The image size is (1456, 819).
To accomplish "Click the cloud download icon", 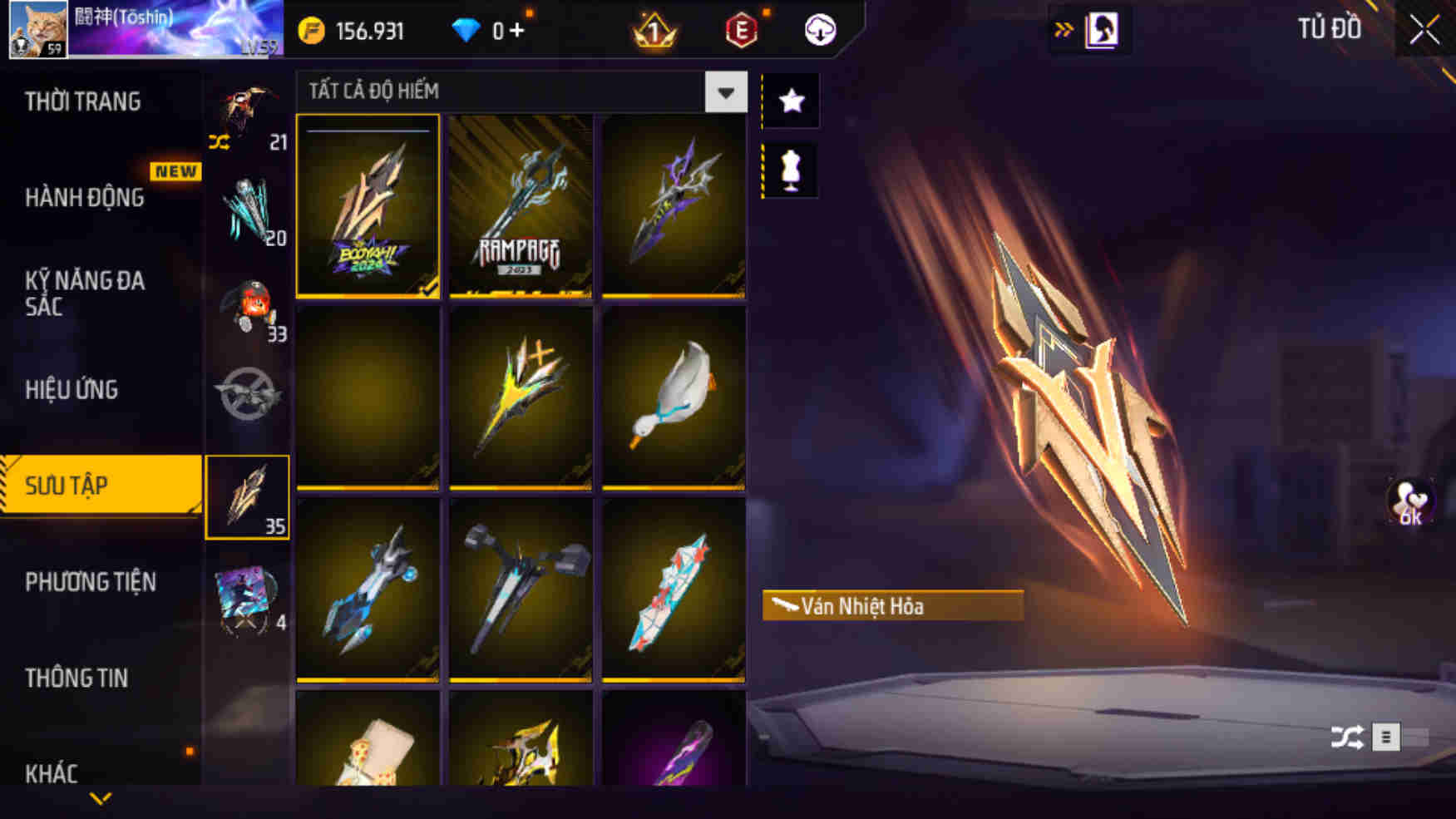I will click(819, 30).
